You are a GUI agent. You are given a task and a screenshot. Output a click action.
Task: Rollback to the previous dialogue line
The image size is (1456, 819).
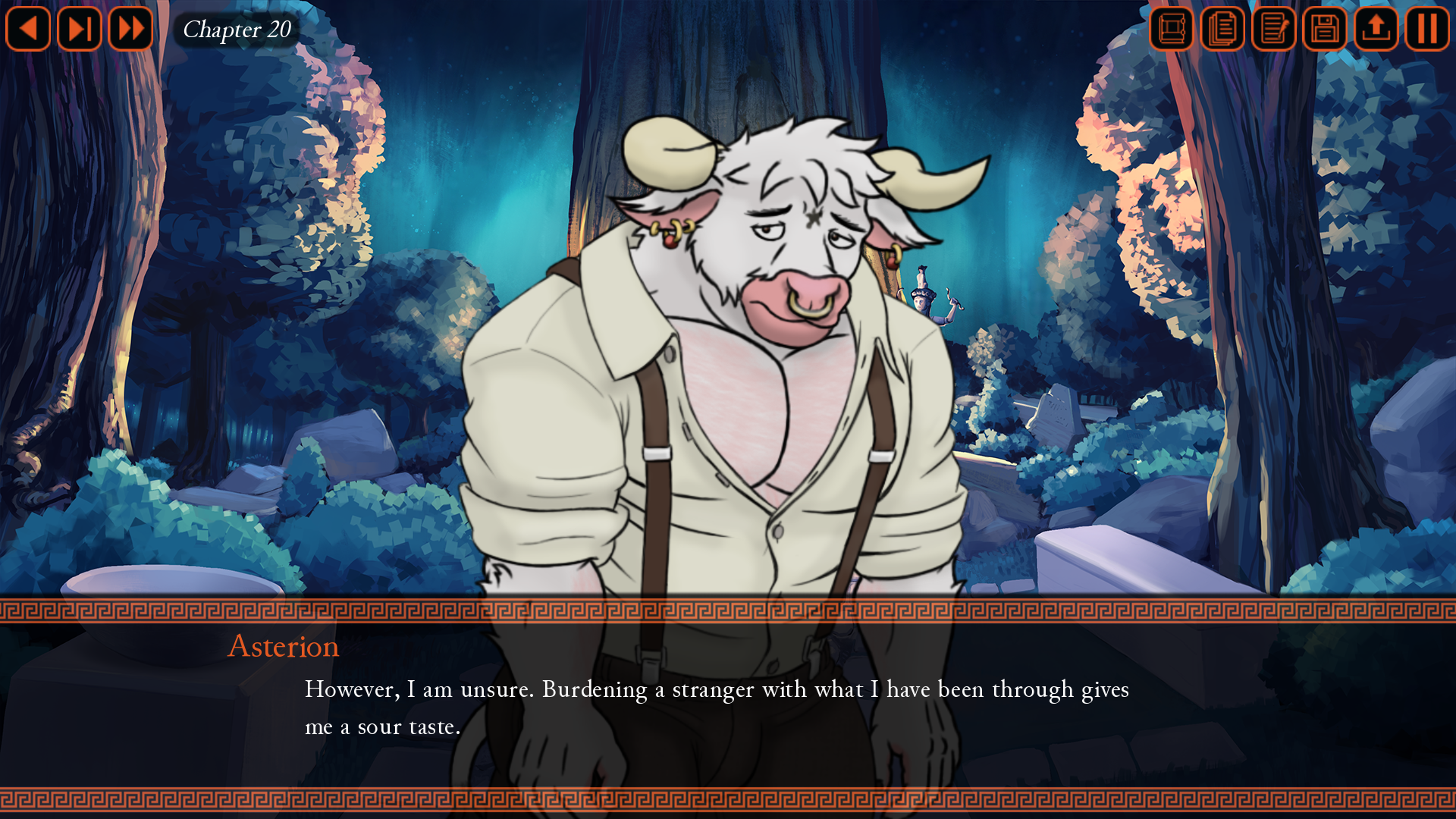(x=28, y=29)
